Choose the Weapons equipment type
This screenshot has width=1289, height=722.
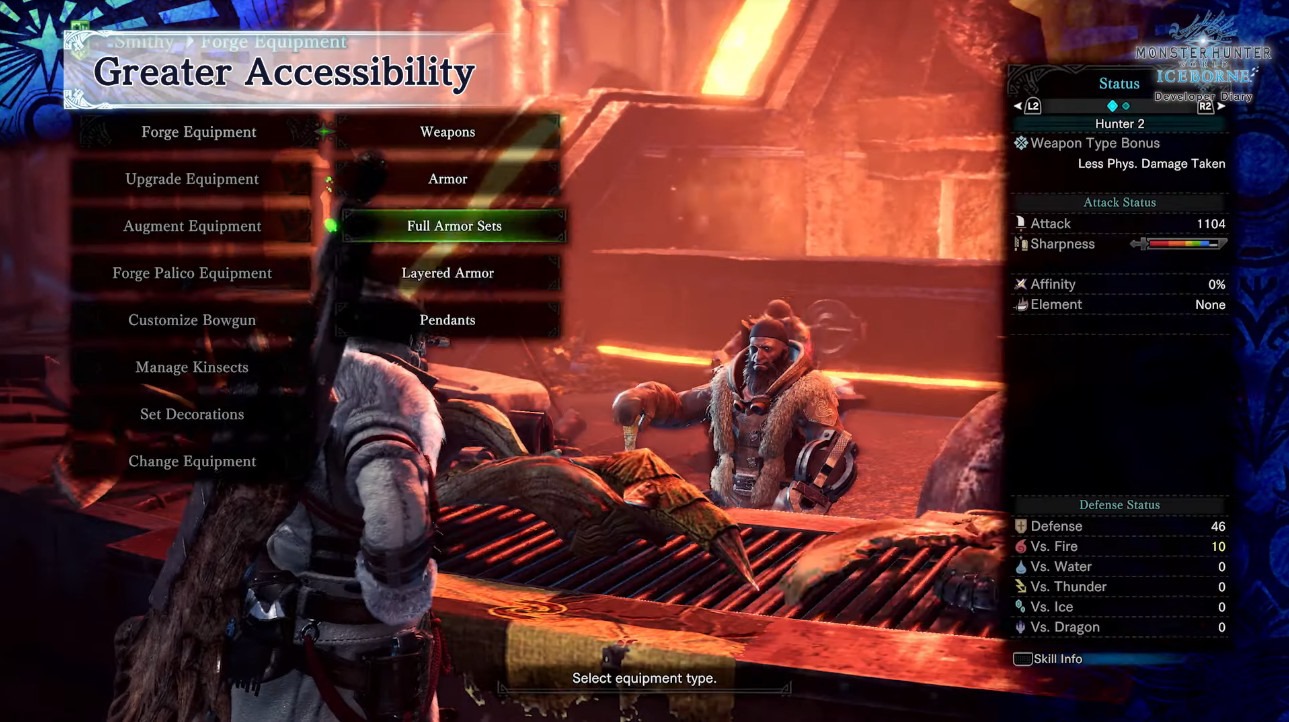click(447, 132)
